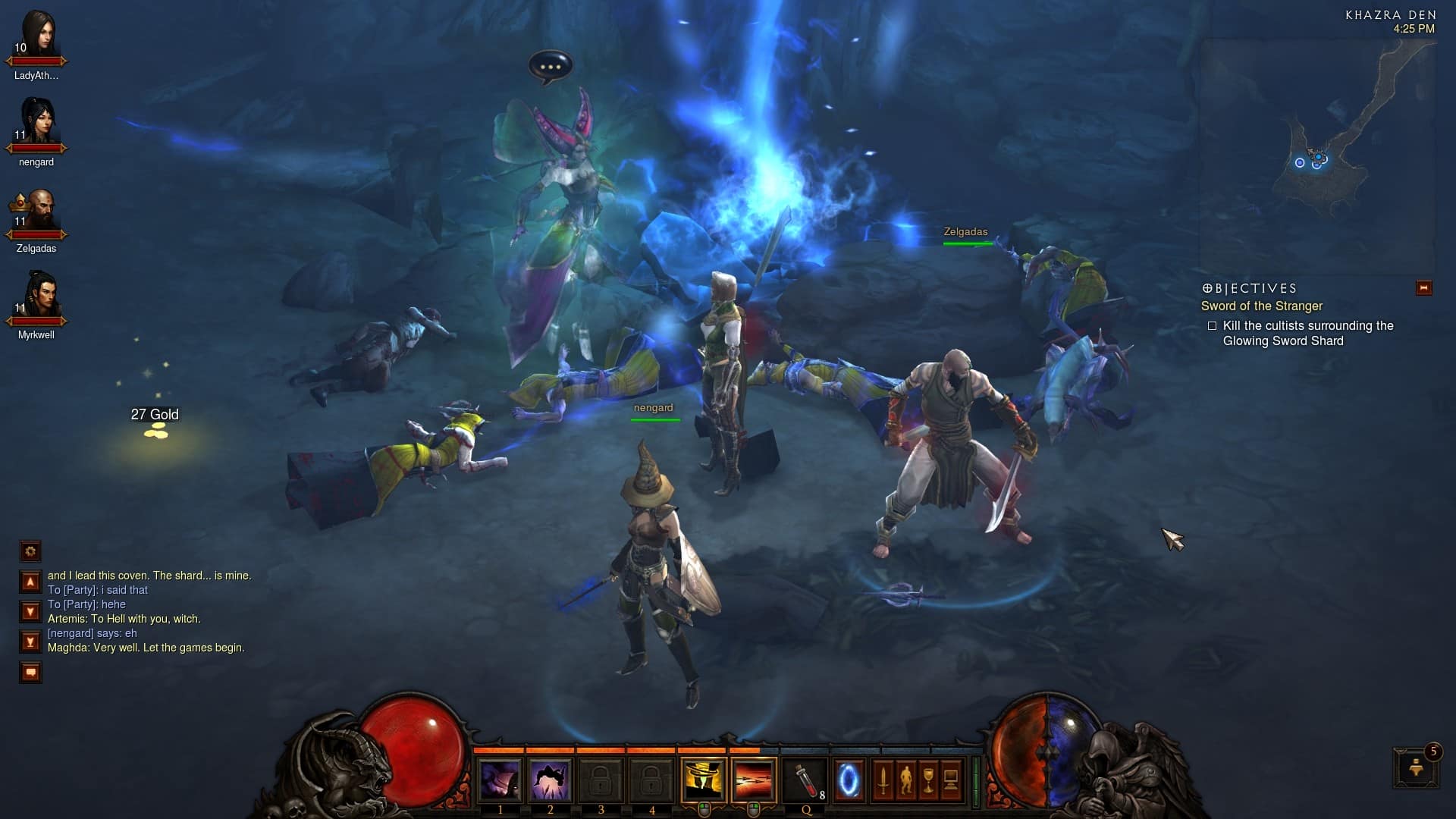Click the right mouse button arrow skill icon
Viewport: 1456px width, 819px height.
755,779
